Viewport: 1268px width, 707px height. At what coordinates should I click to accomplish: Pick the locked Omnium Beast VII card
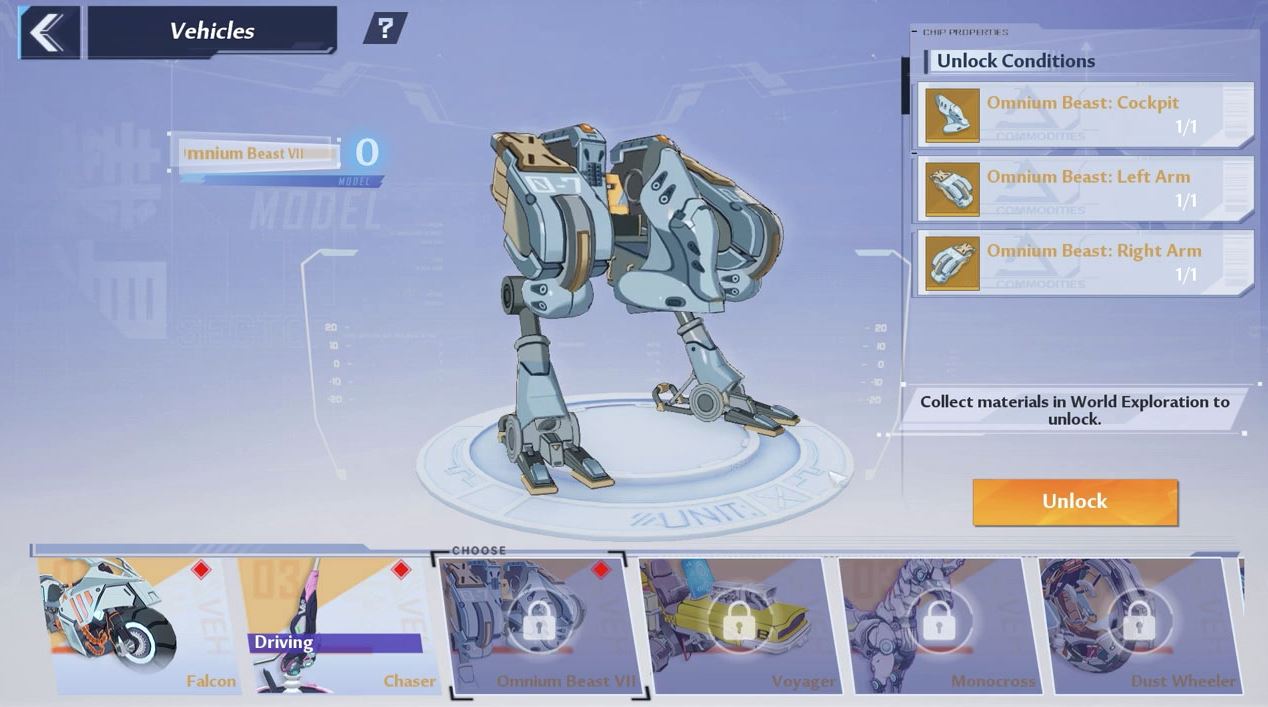click(540, 626)
